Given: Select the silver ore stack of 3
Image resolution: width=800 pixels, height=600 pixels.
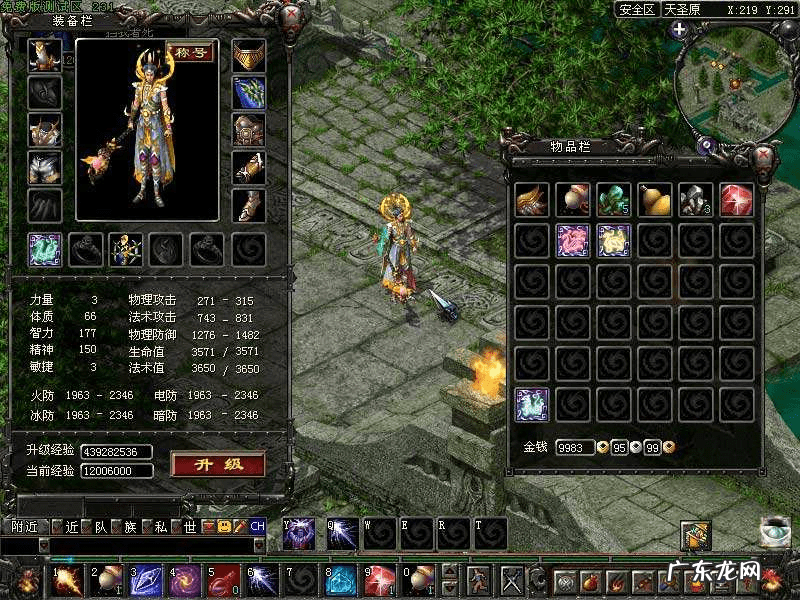Looking at the screenshot, I should point(696,199).
